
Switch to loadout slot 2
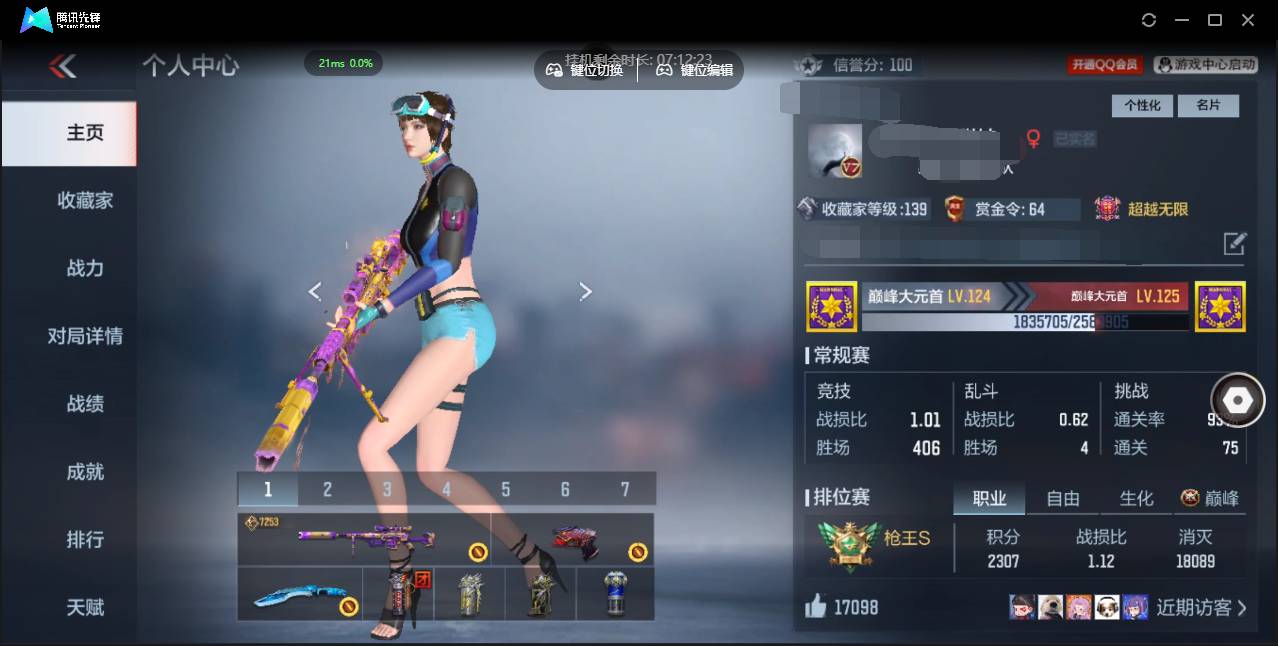[327, 489]
